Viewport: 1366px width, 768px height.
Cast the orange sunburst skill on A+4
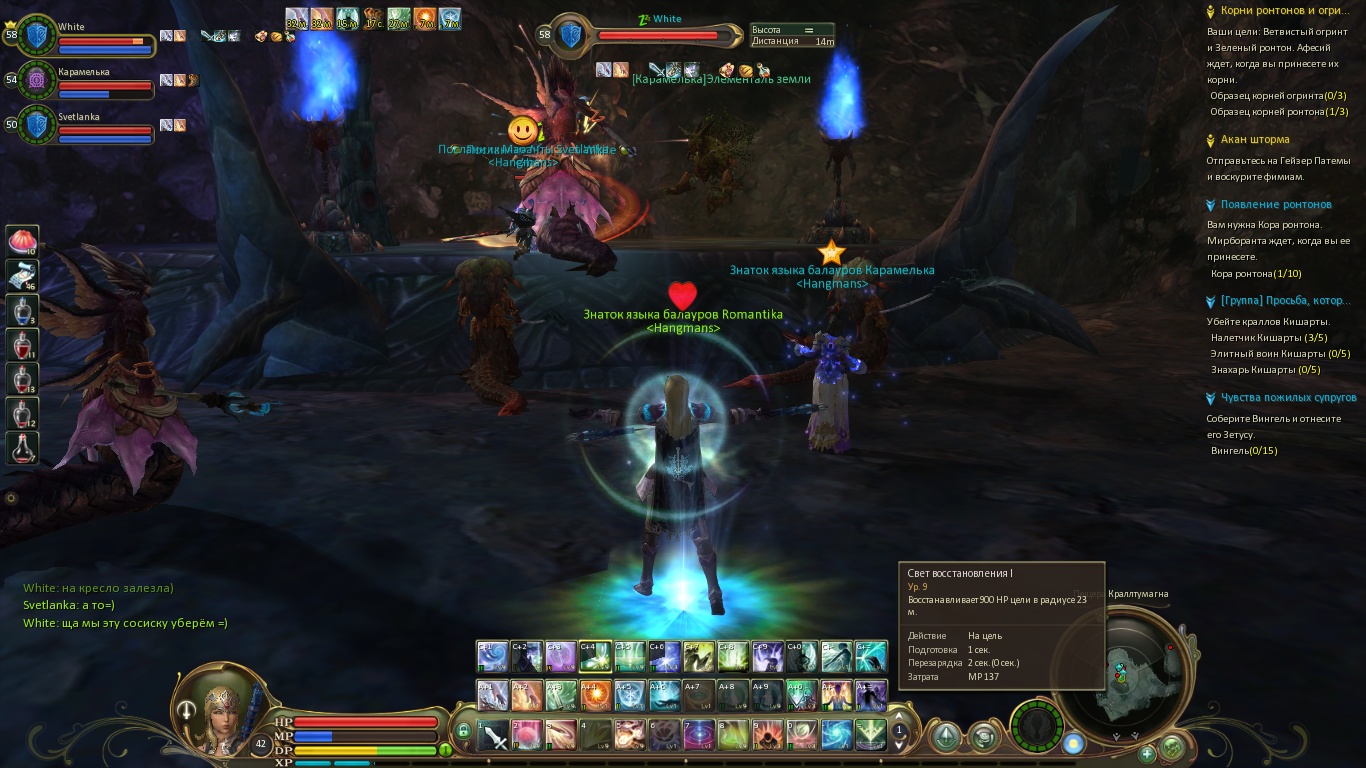tap(595, 695)
